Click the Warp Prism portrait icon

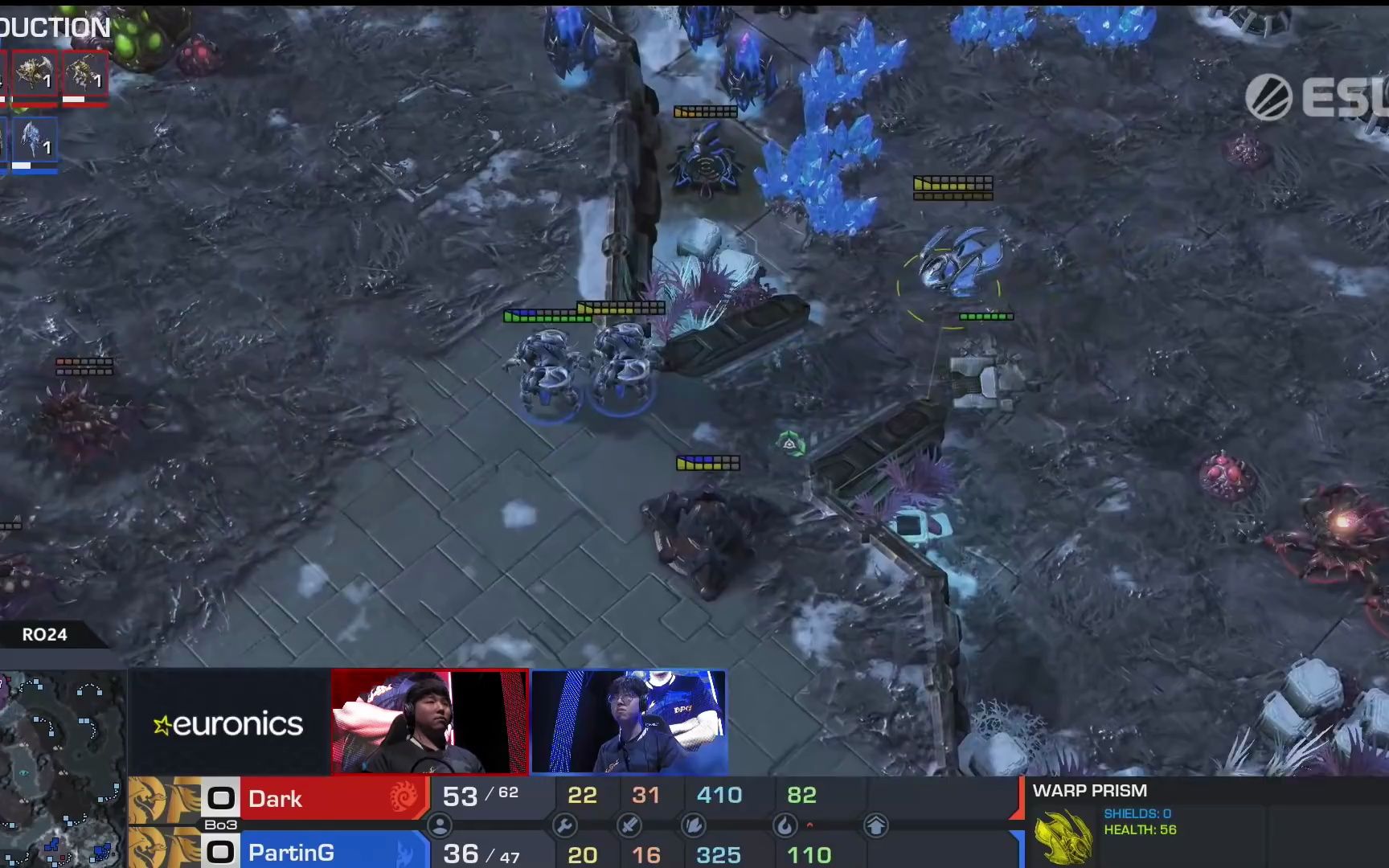pyautogui.click(x=1063, y=836)
